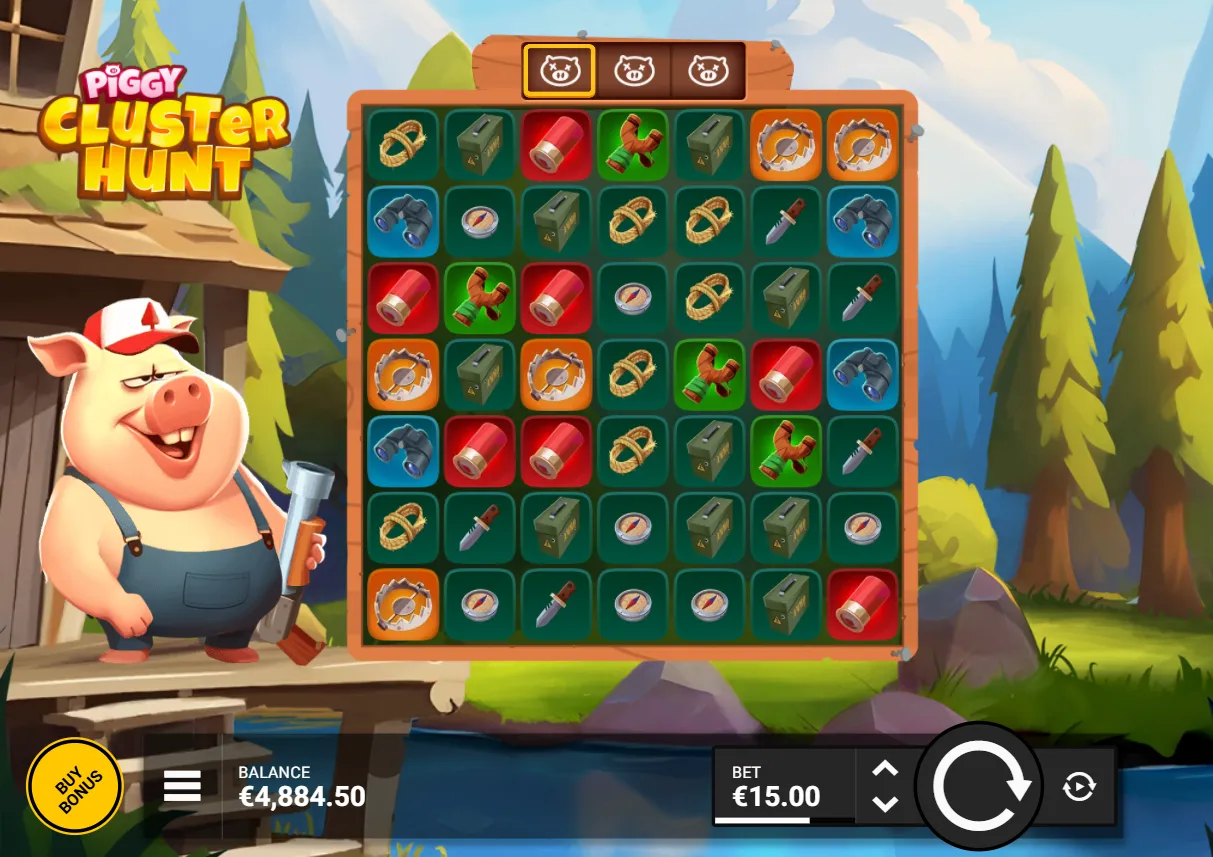The height and width of the screenshot is (857, 1213).
Task: Open the hamburger menu
Action: [182, 786]
